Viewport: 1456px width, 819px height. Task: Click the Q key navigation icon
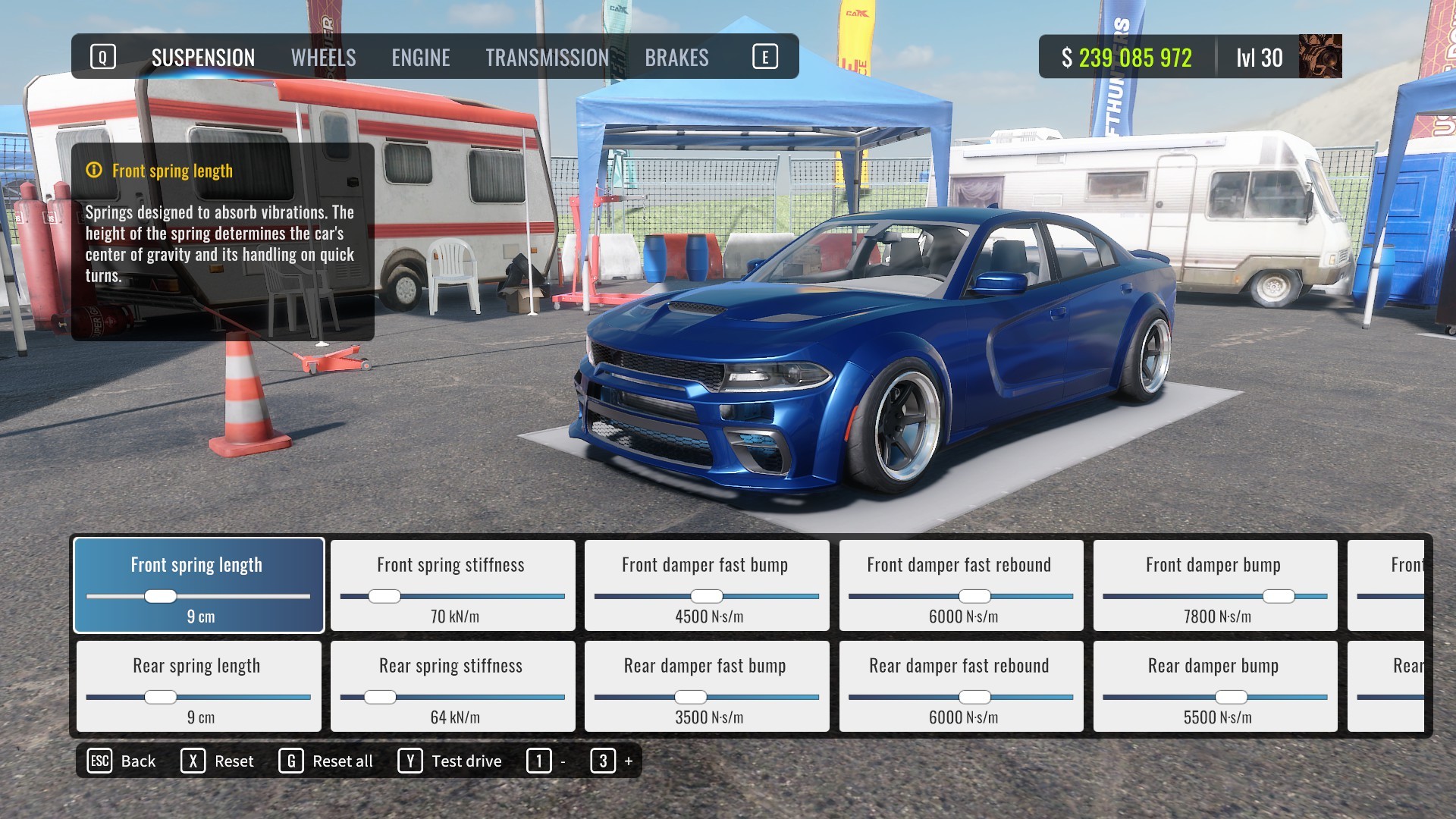tap(102, 55)
